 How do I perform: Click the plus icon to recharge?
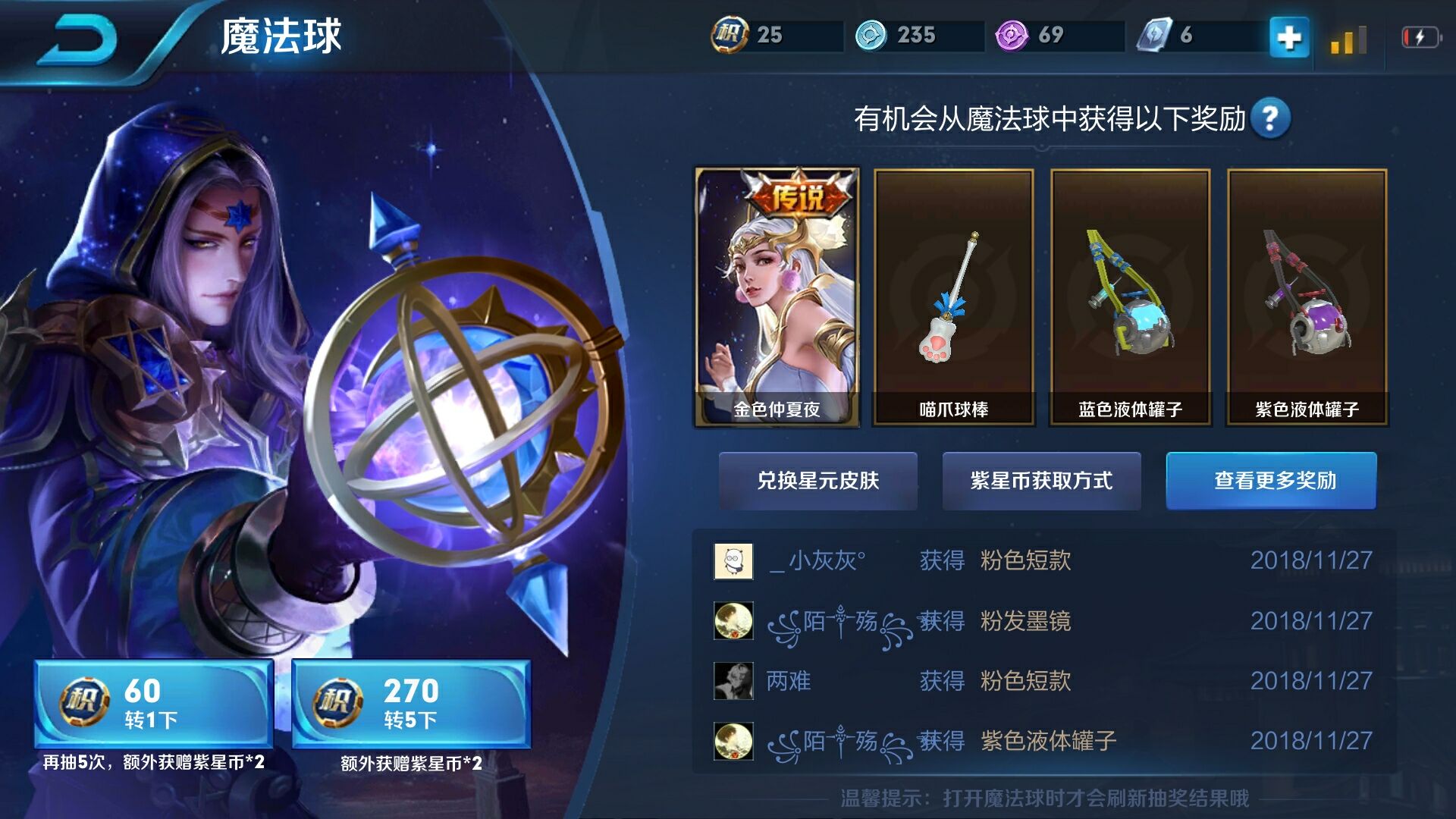1289,36
